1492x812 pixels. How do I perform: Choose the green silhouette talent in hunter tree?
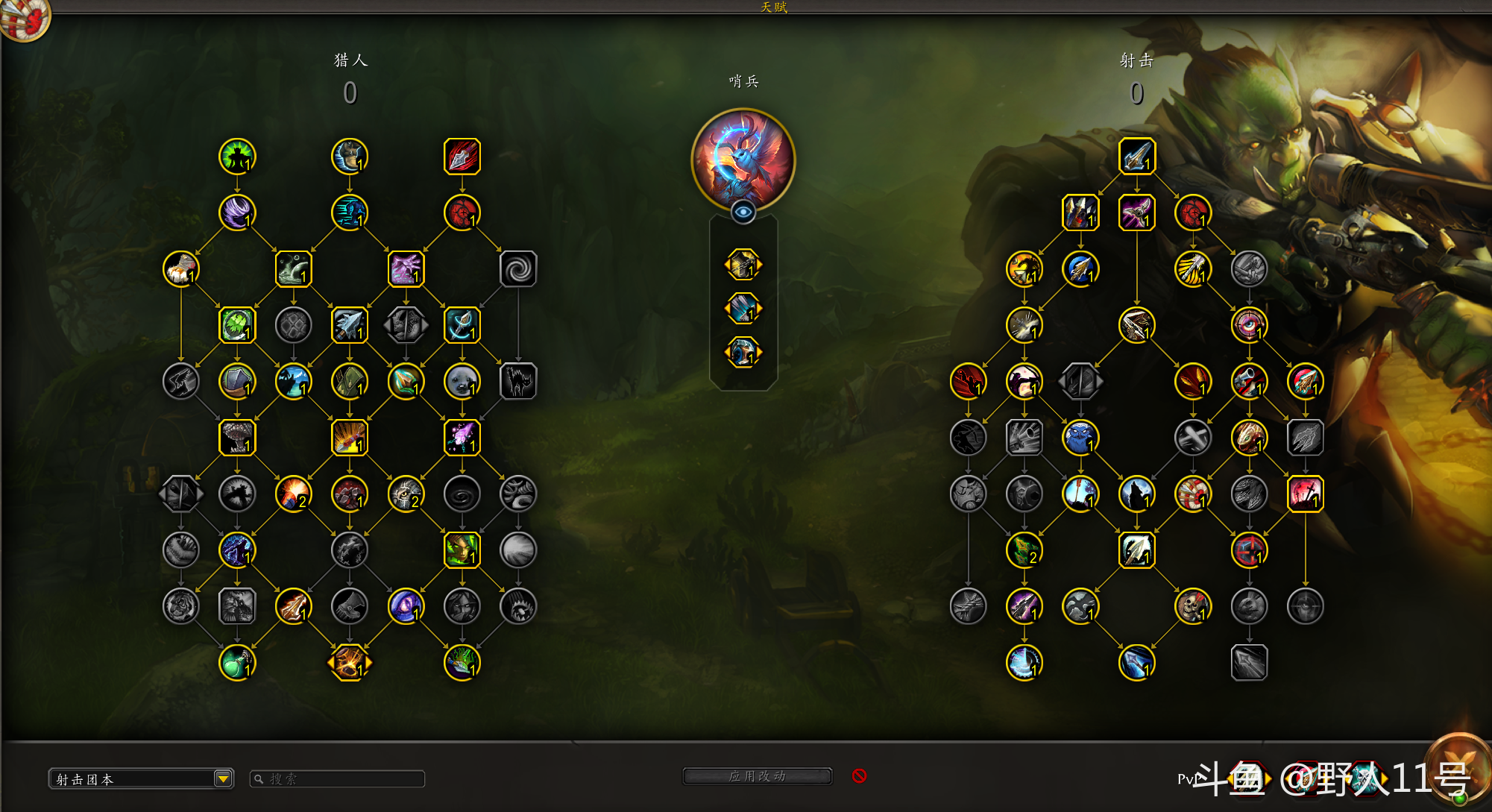(x=237, y=157)
